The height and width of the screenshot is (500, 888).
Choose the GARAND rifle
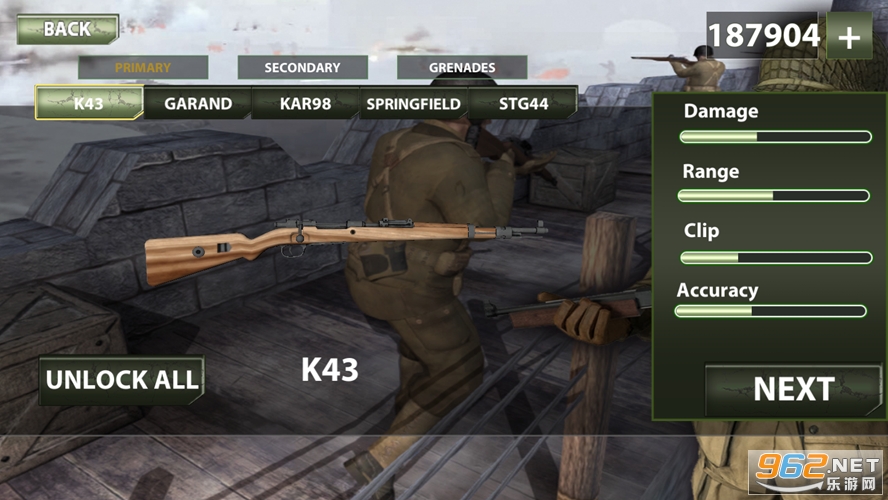click(x=198, y=103)
